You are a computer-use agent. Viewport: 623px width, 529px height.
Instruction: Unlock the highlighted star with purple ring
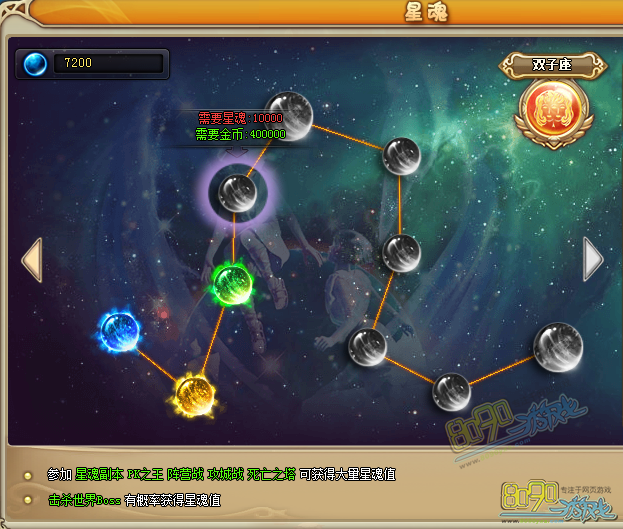[235, 191]
